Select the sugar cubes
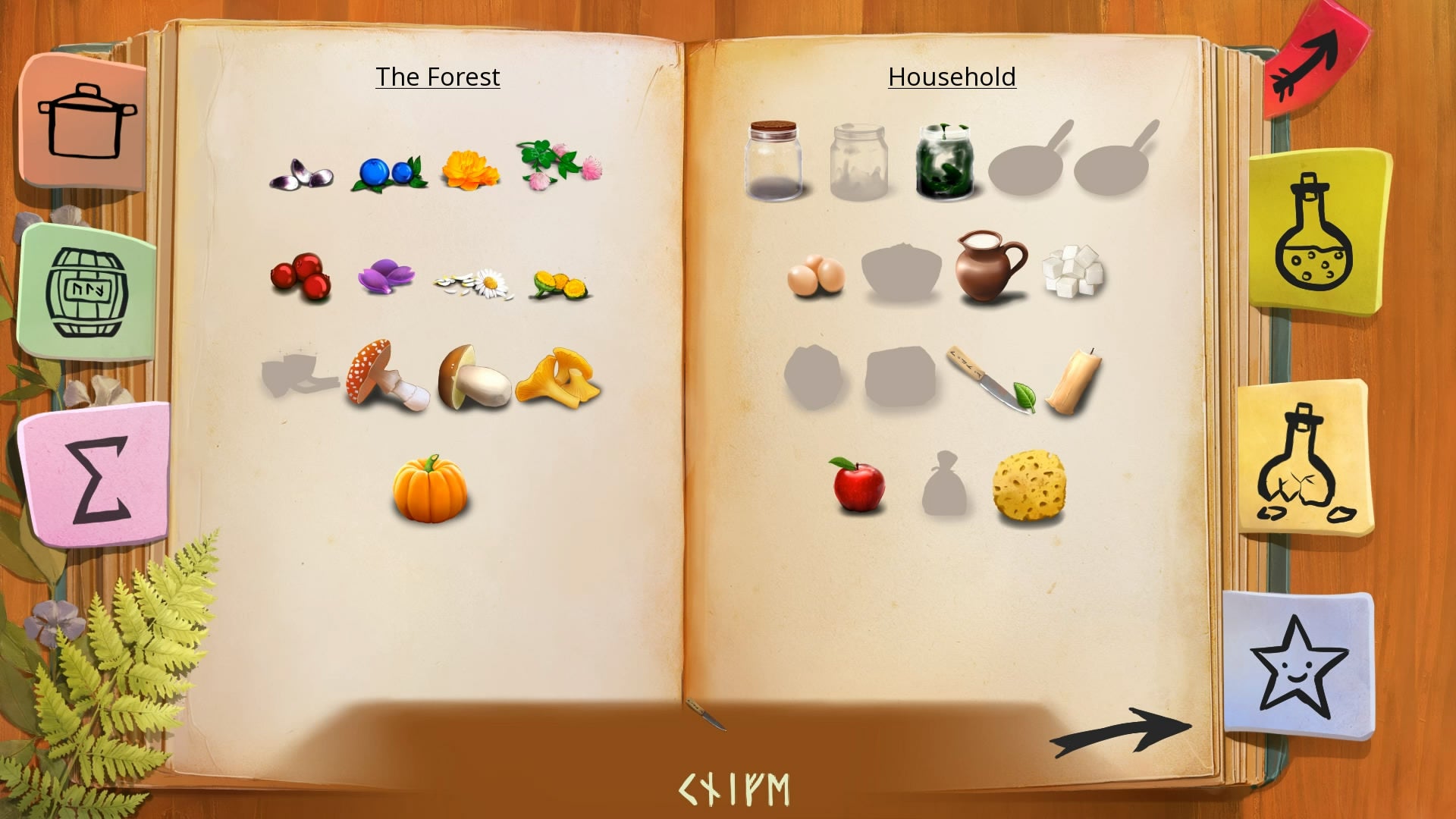 point(1073,270)
